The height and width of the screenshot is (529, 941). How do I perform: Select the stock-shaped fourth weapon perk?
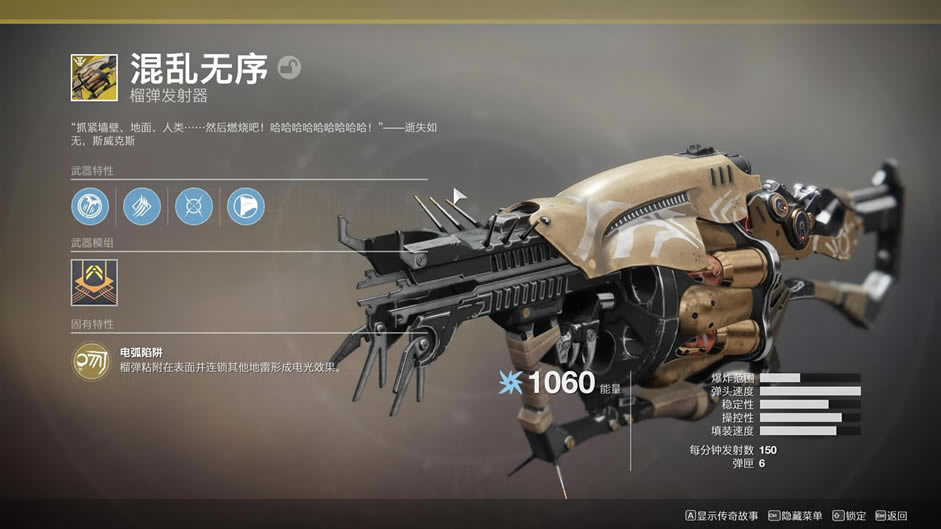(246, 206)
